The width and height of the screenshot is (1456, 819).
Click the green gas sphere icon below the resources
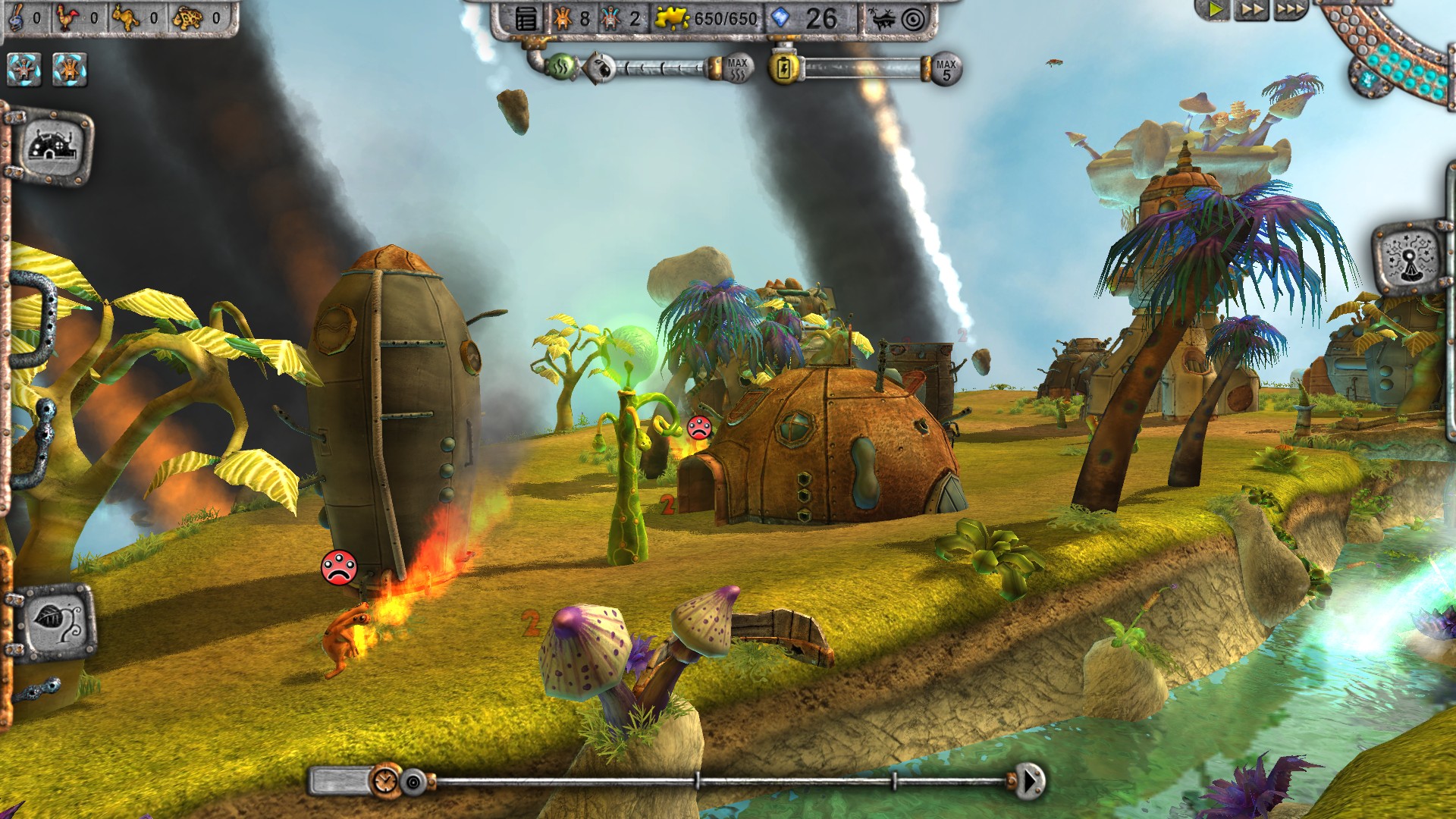(x=563, y=67)
